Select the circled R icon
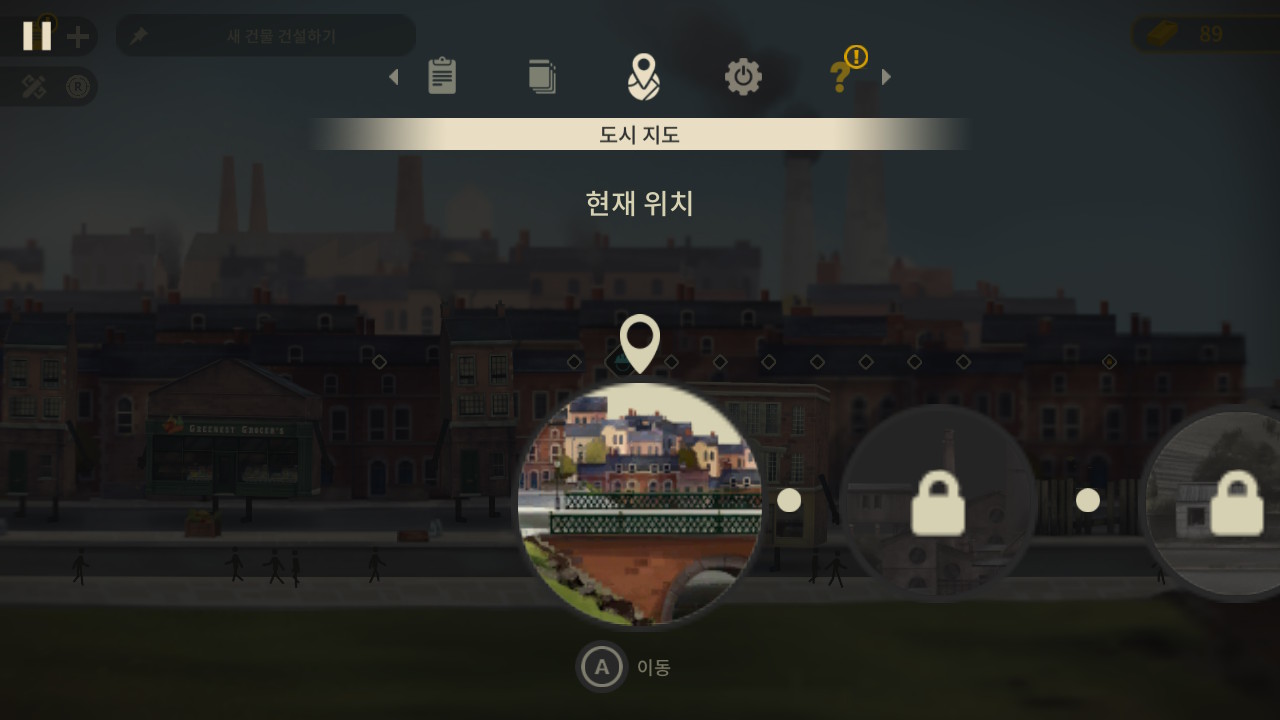The image size is (1280, 720). [x=77, y=87]
